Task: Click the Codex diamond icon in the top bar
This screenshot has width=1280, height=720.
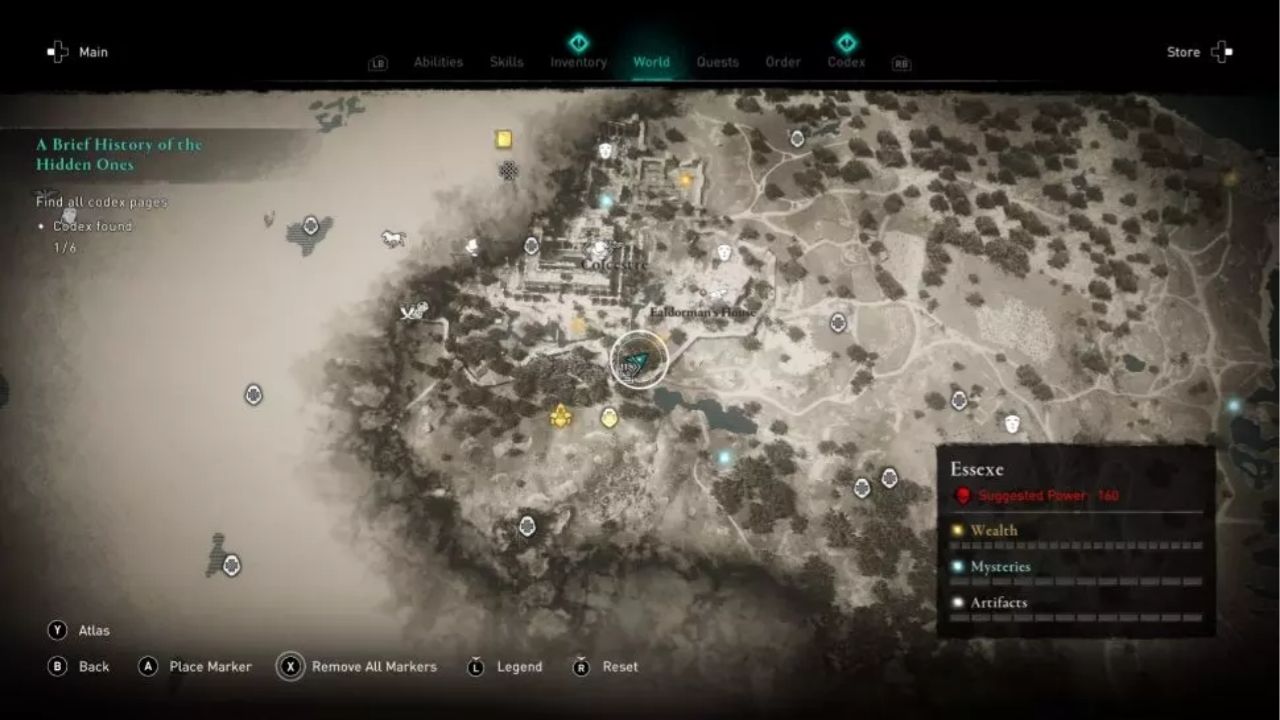Action: [x=845, y=42]
